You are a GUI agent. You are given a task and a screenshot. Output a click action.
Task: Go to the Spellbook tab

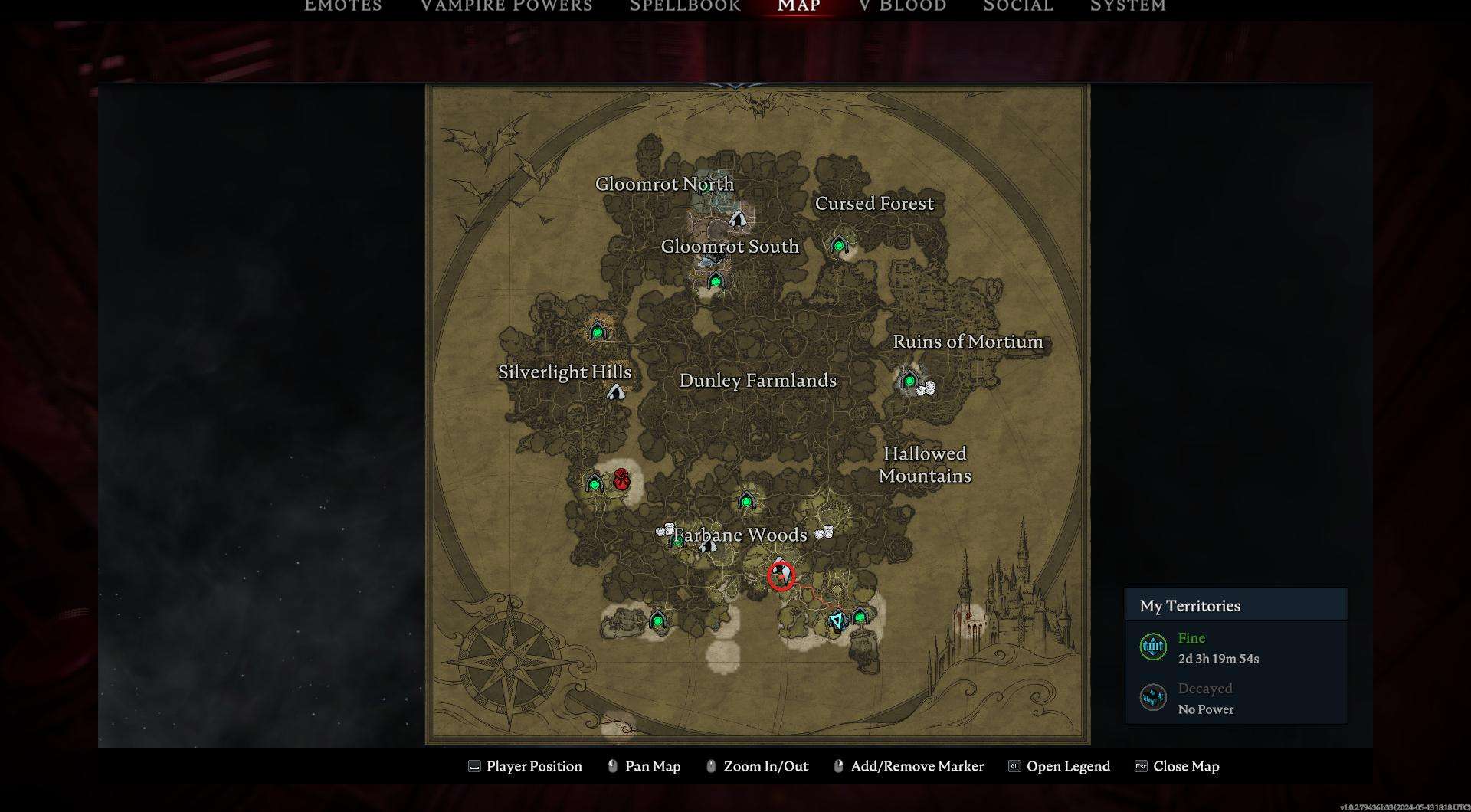[x=685, y=6]
